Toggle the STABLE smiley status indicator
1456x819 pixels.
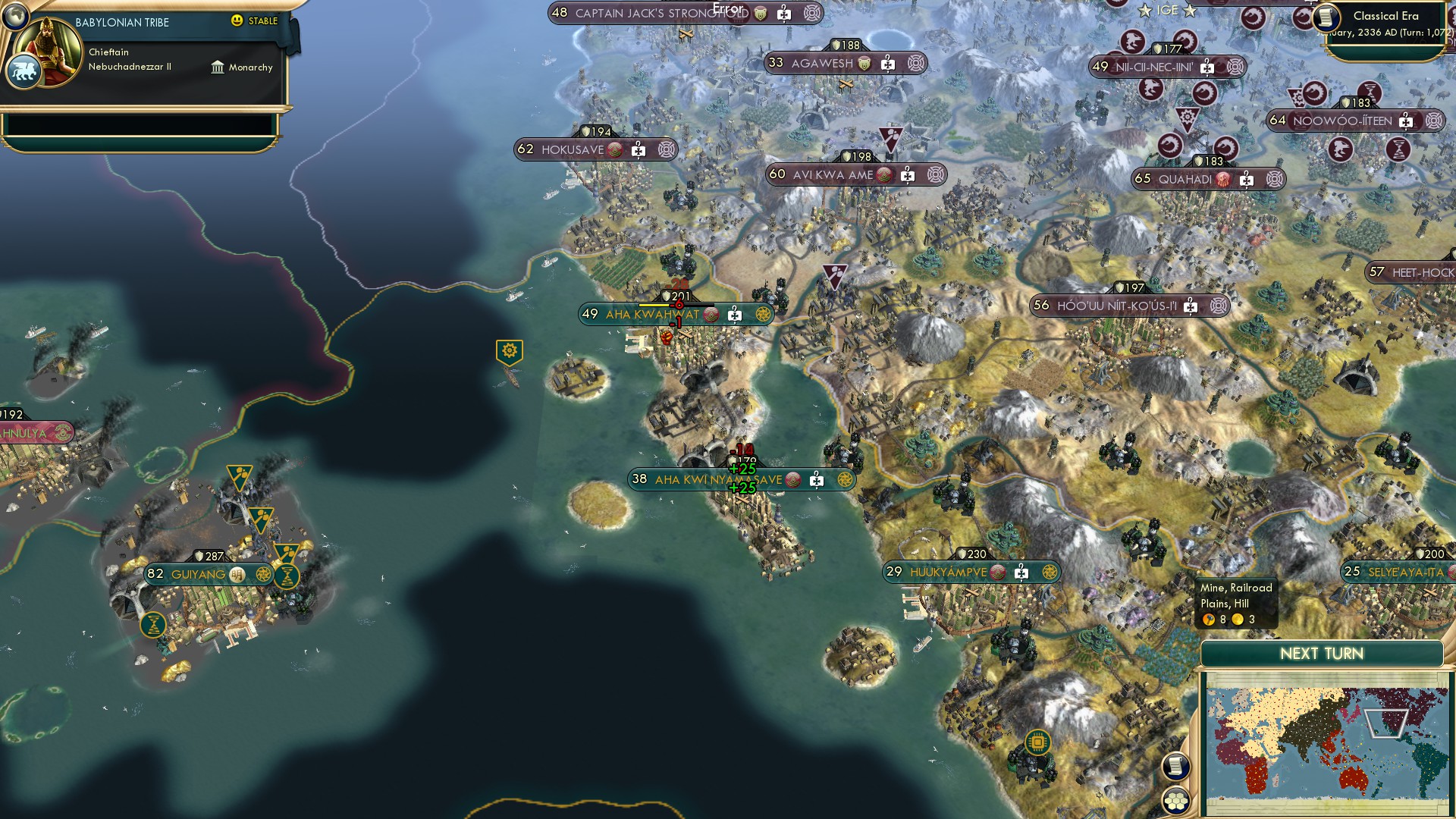pos(237,22)
